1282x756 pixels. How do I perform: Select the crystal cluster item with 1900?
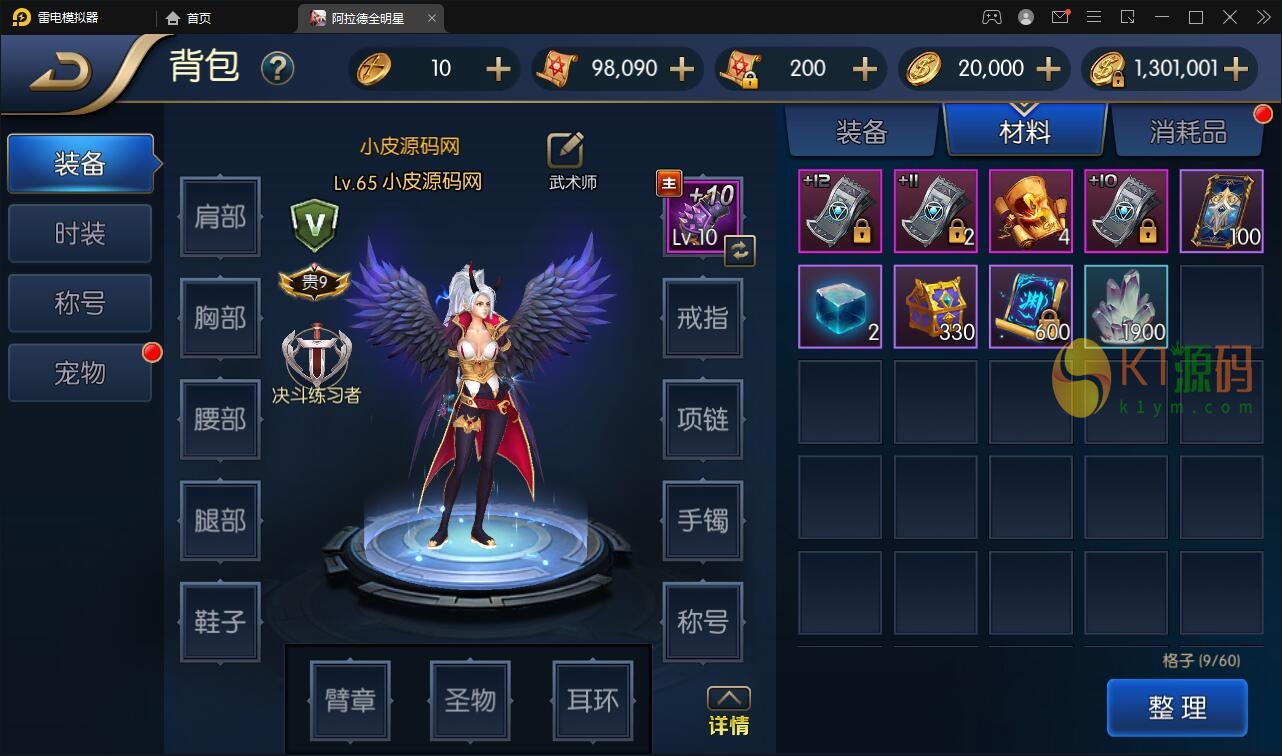click(x=1126, y=306)
